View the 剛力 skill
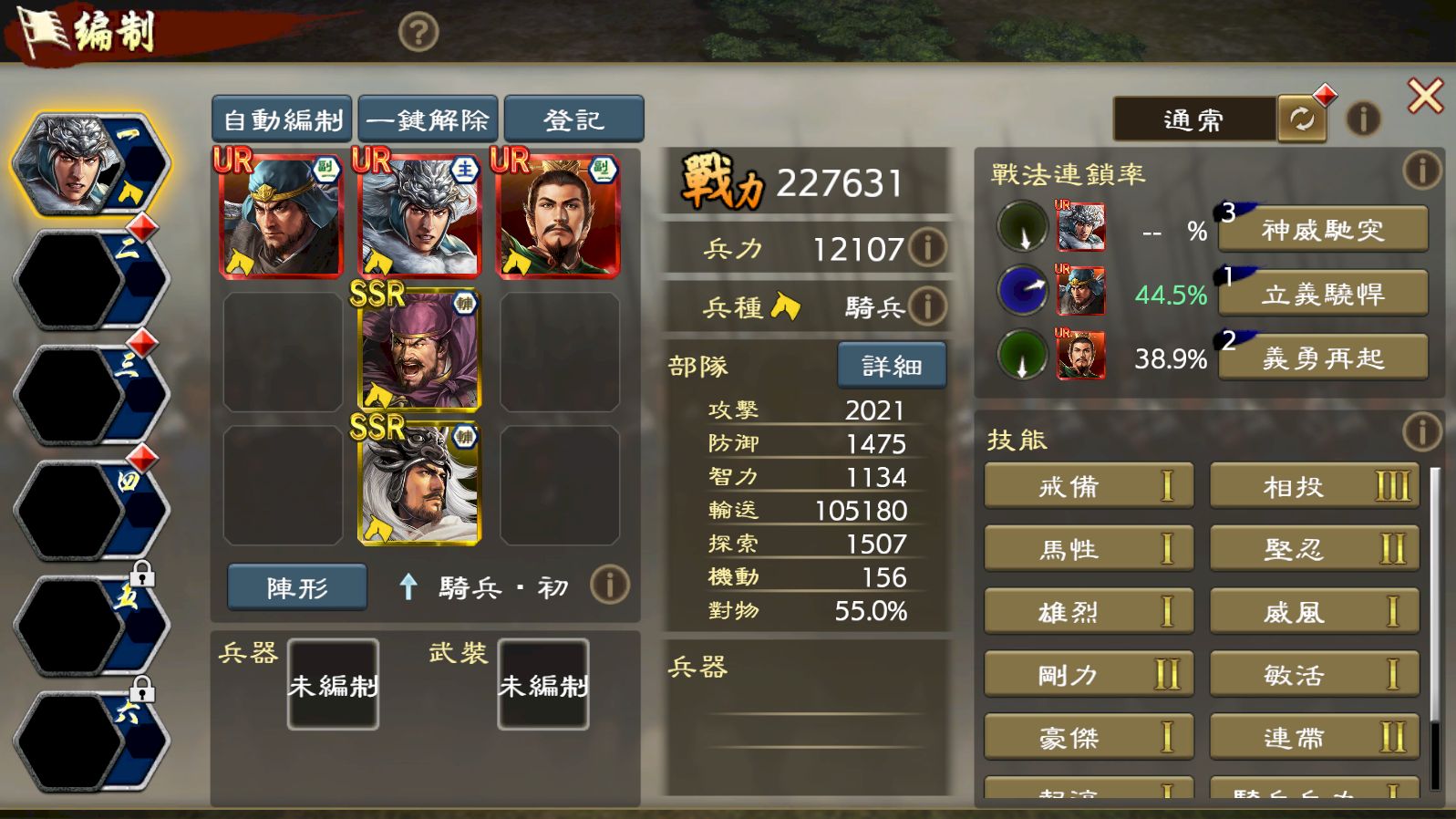Screen dimensions: 1456x819 [1089, 675]
